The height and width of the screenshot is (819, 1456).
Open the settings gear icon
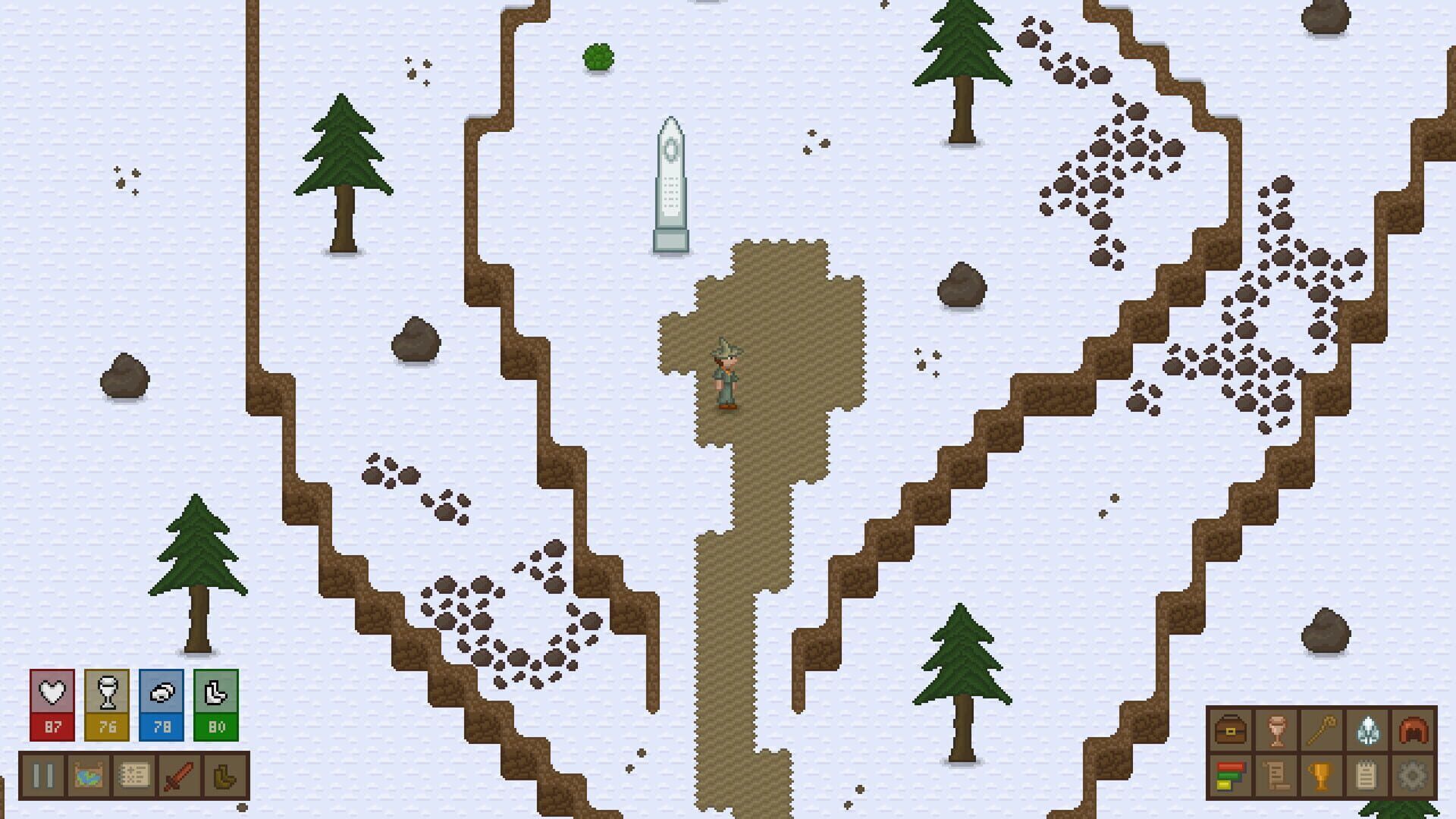point(1413,776)
